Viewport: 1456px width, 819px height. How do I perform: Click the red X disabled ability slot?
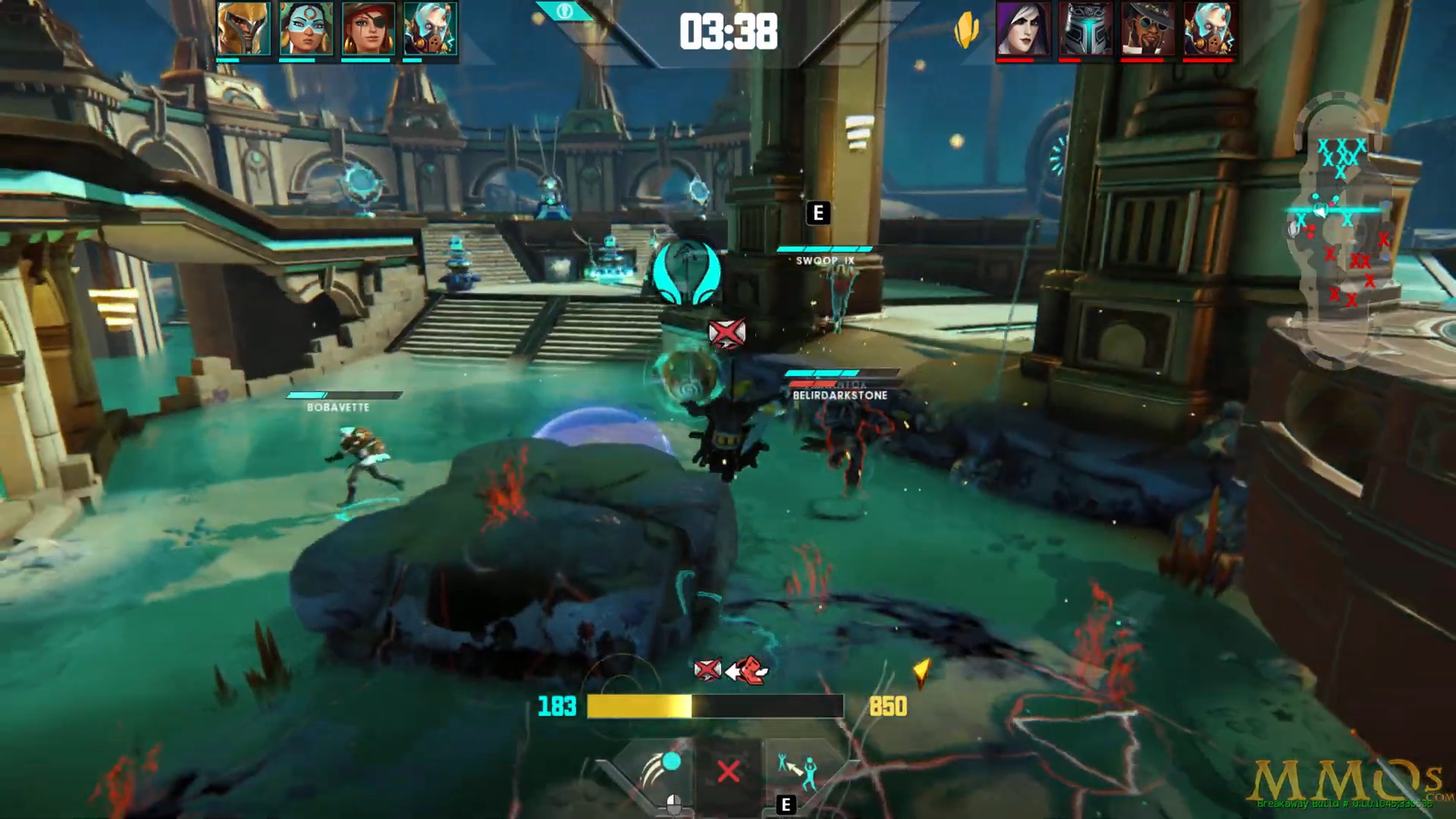[x=728, y=772]
